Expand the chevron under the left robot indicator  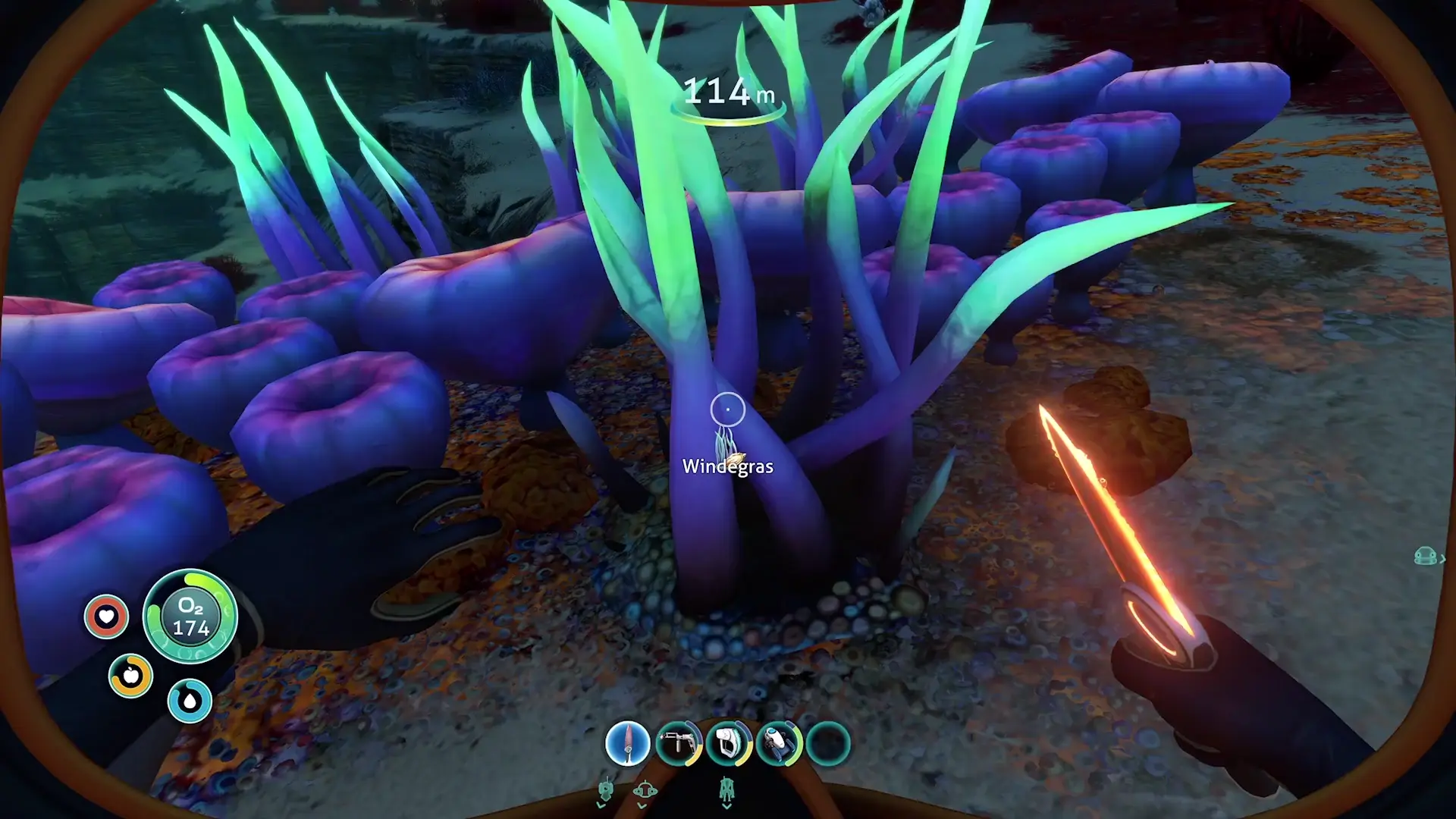tap(601, 805)
